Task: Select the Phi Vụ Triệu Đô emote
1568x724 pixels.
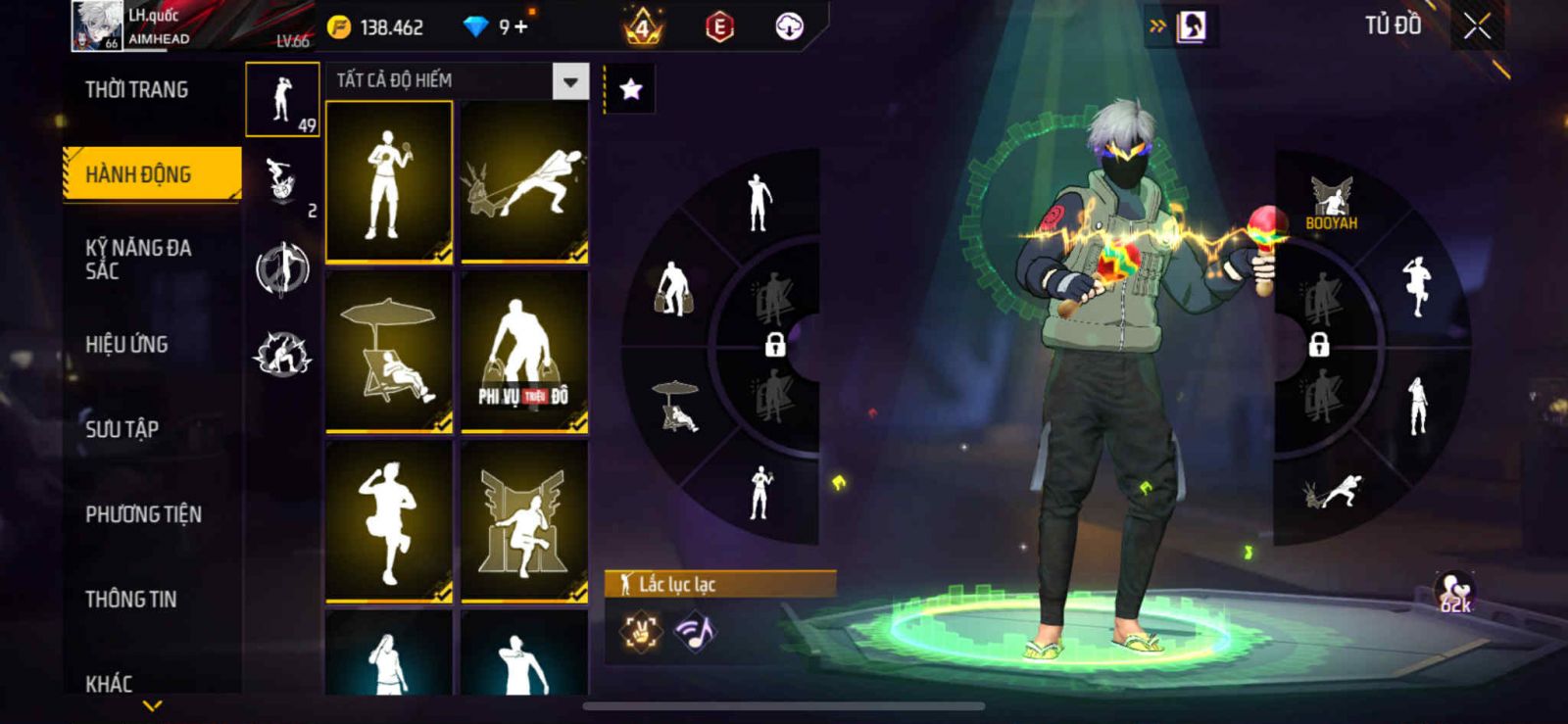Action: (x=524, y=351)
